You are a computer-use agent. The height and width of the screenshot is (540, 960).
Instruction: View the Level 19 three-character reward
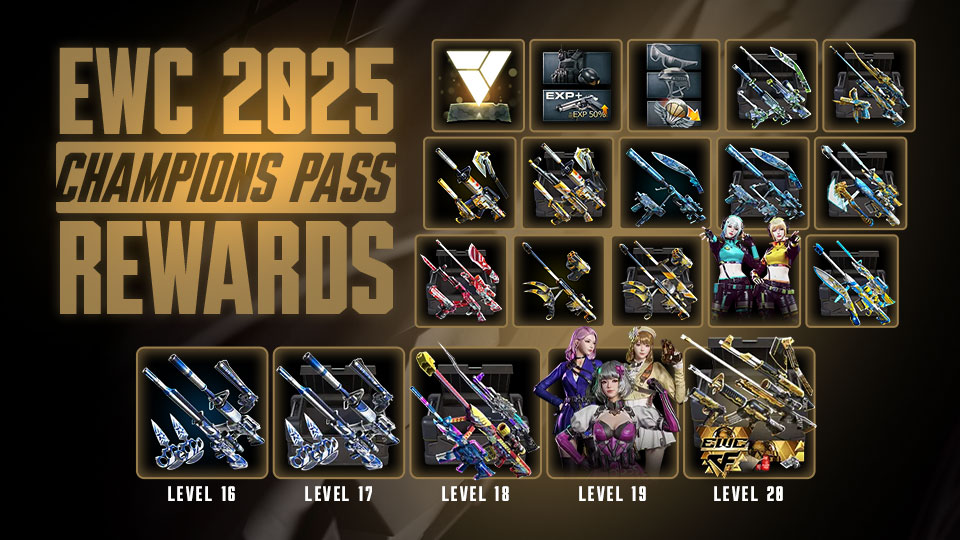[x=611, y=412]
